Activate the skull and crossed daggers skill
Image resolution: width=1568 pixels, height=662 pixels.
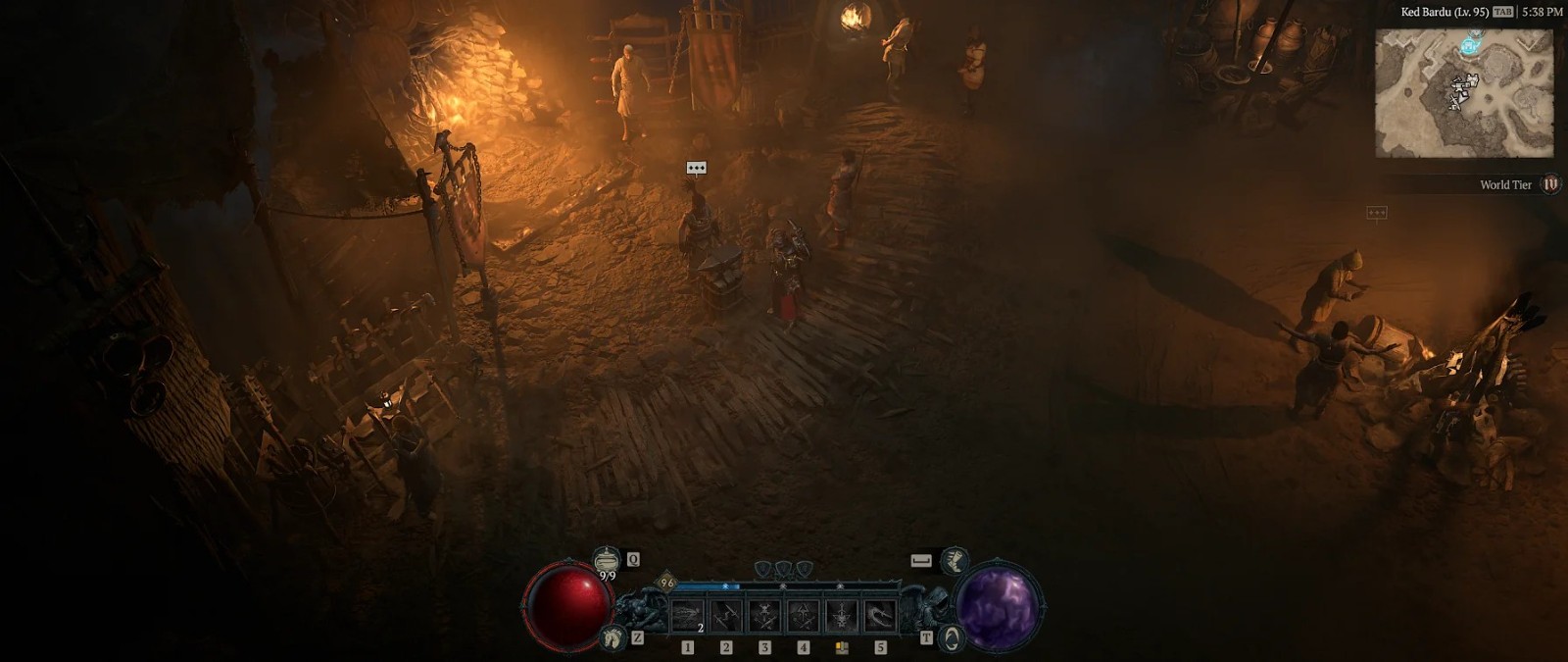[764, 616]
